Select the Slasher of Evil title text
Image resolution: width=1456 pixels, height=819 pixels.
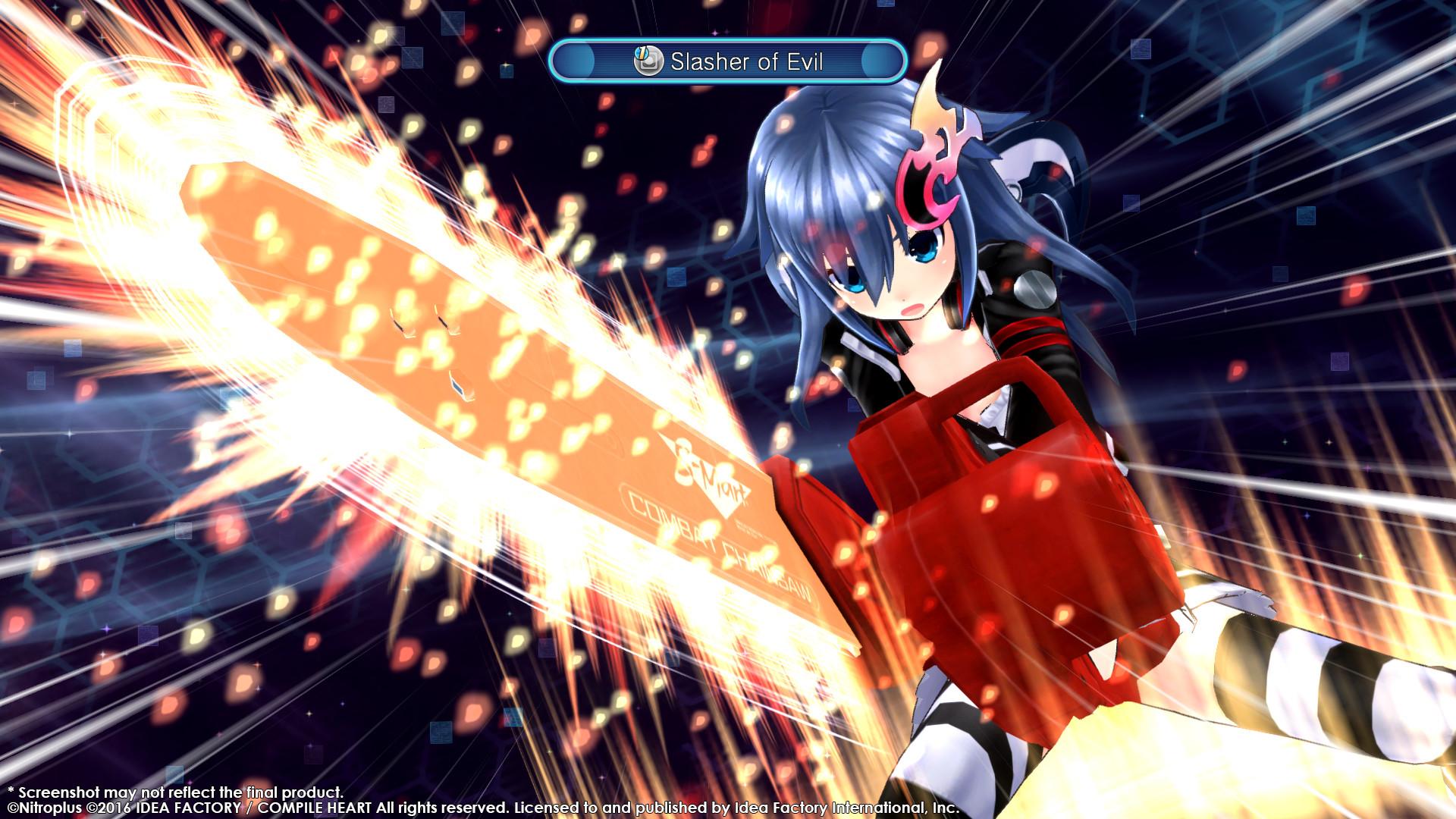[x=747, y=62]
